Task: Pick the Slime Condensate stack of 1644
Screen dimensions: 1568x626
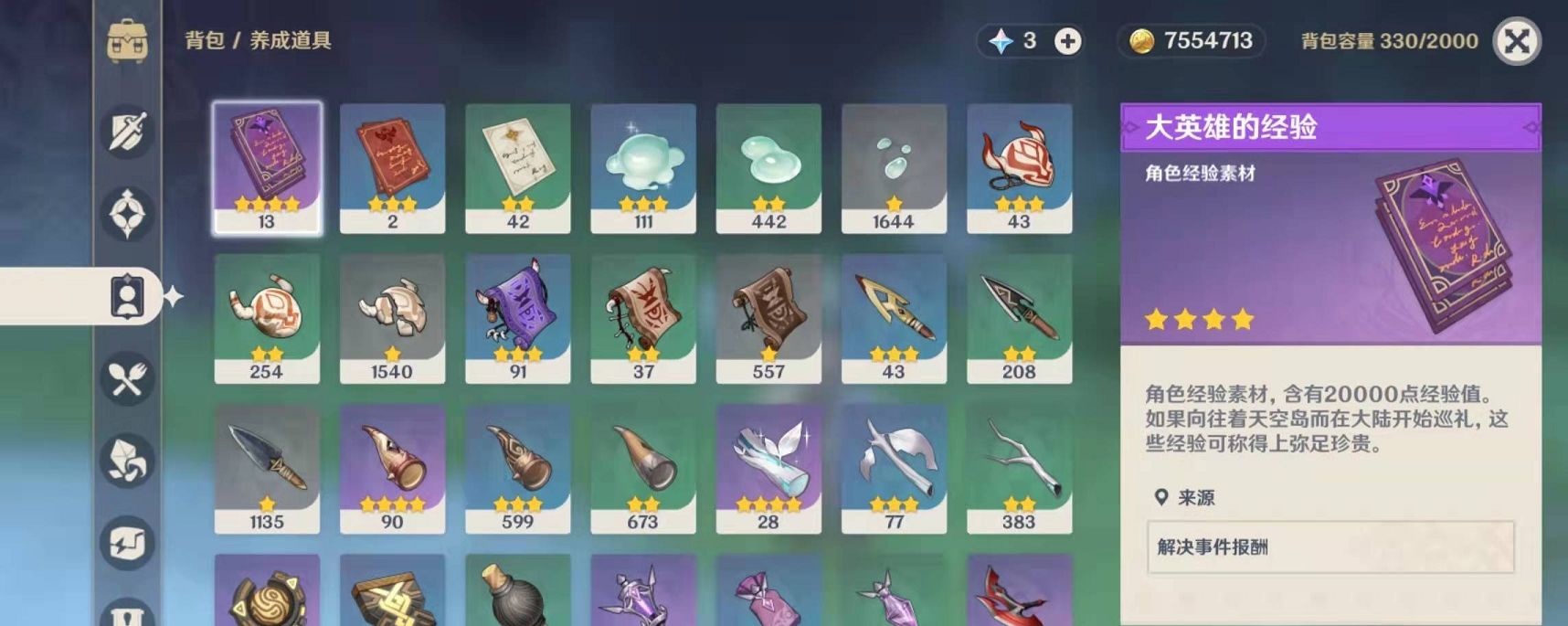Action: coord(894,167)
